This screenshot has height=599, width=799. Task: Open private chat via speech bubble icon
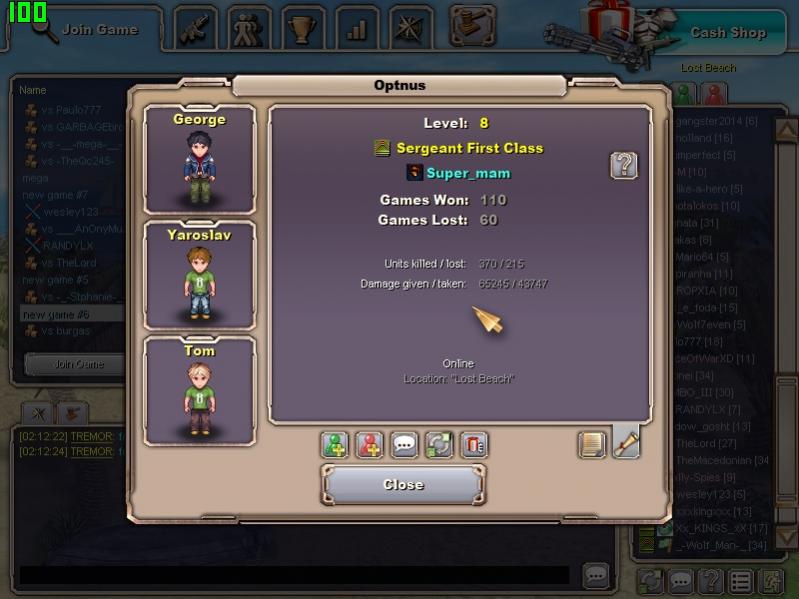(404, 445)
